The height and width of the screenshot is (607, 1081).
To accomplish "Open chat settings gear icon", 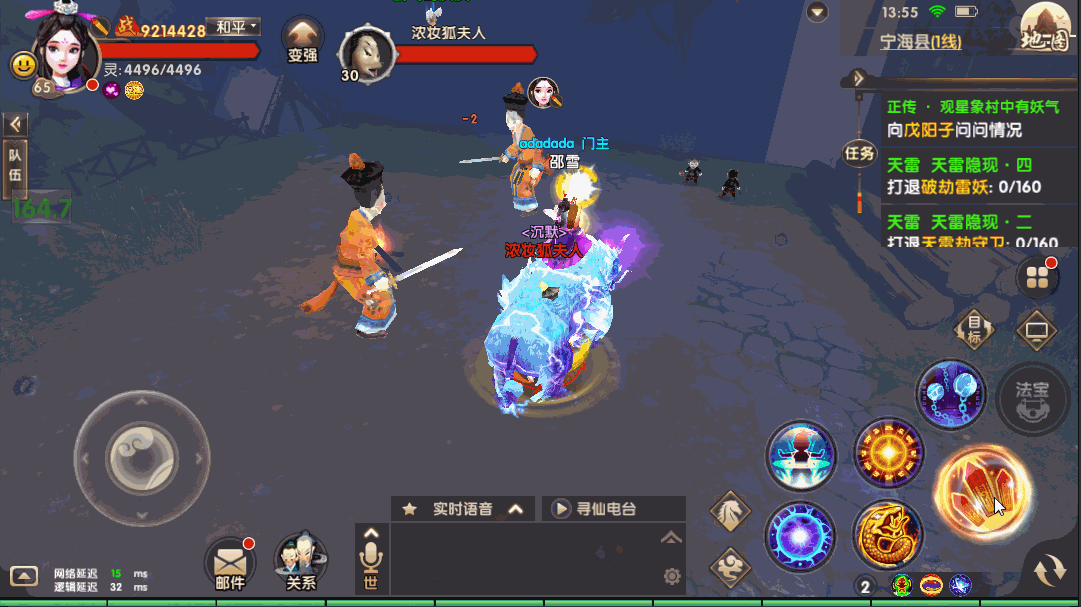I will coord(672,576).
